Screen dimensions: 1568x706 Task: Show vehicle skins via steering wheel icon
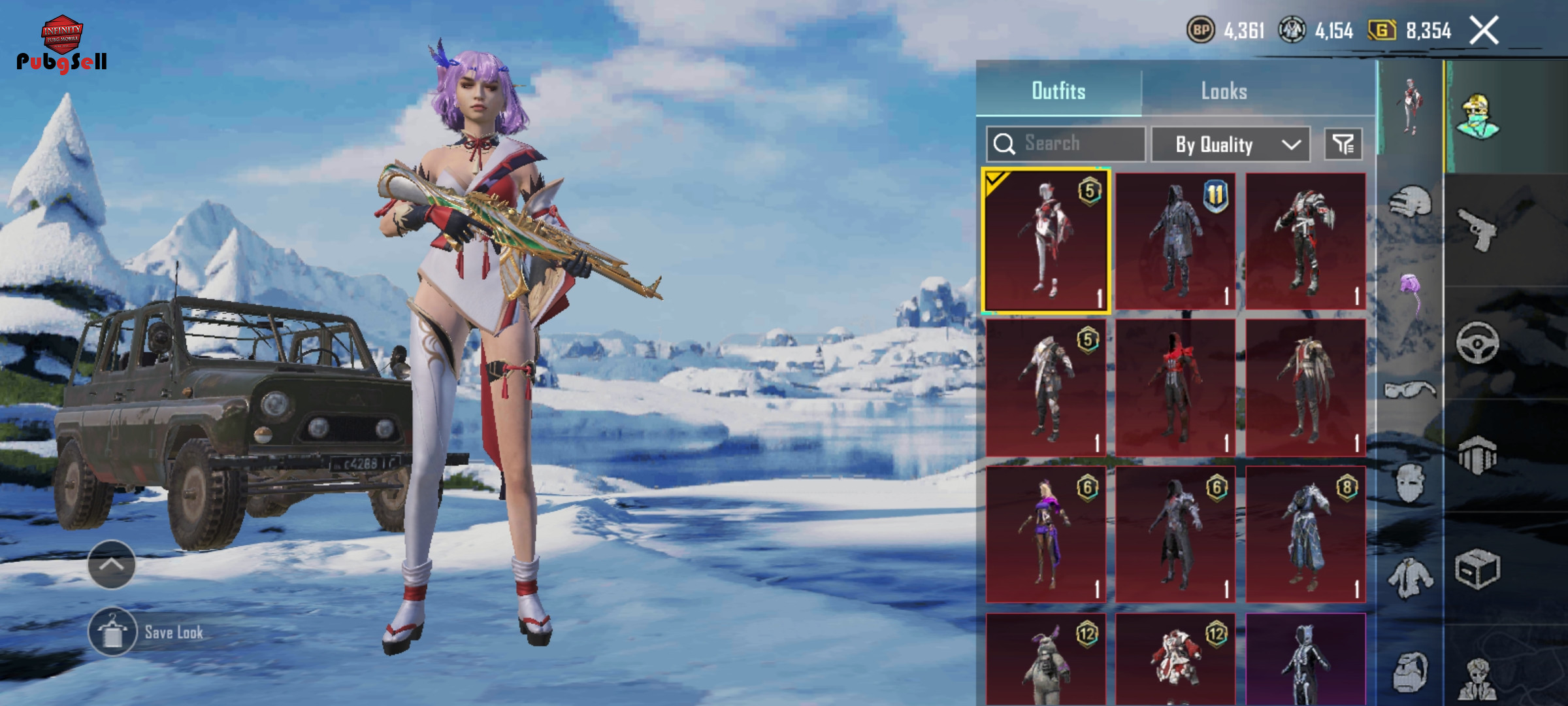click(x=1478, y=343)
